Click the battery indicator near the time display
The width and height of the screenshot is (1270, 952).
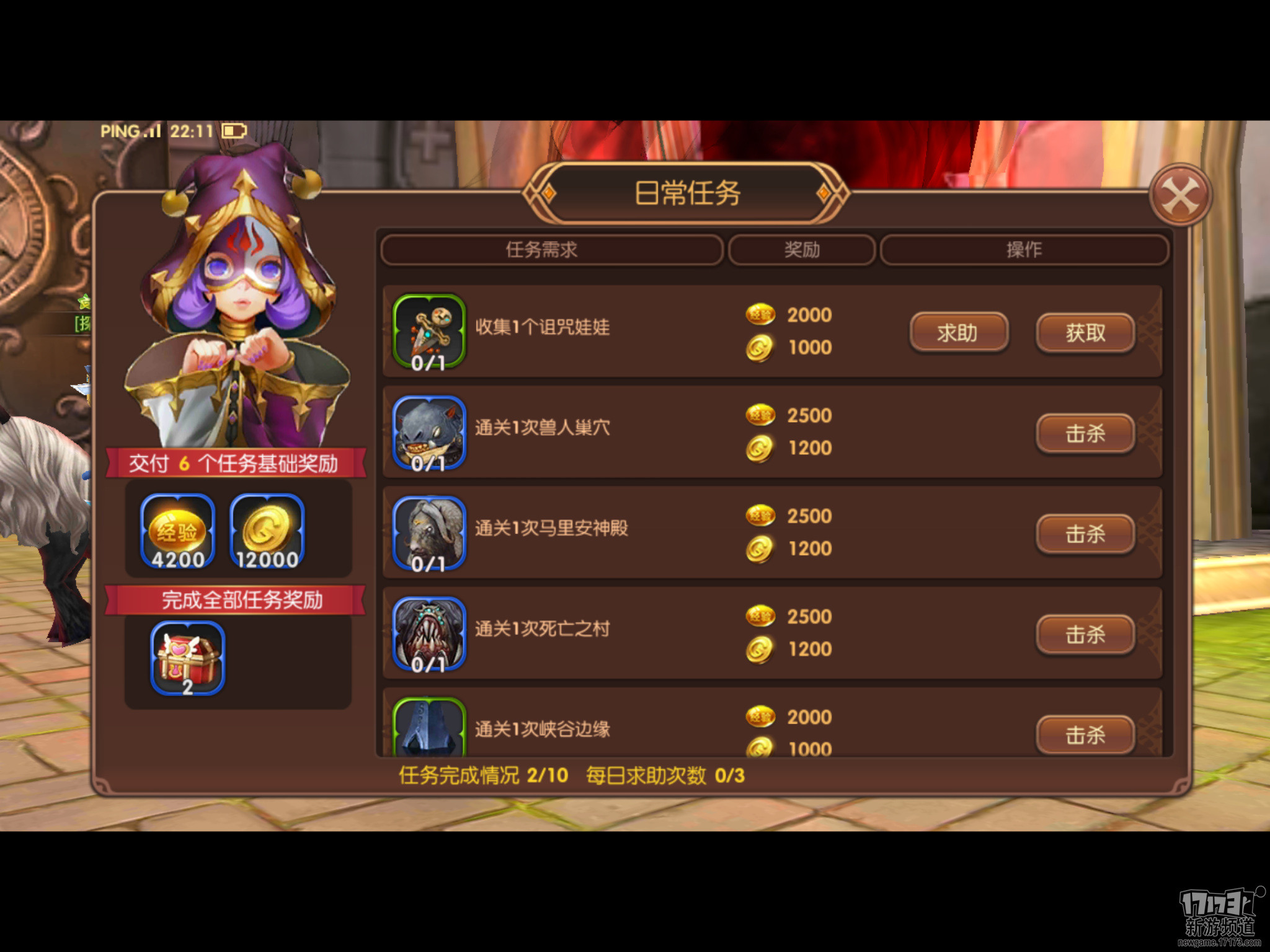point(233,131)
